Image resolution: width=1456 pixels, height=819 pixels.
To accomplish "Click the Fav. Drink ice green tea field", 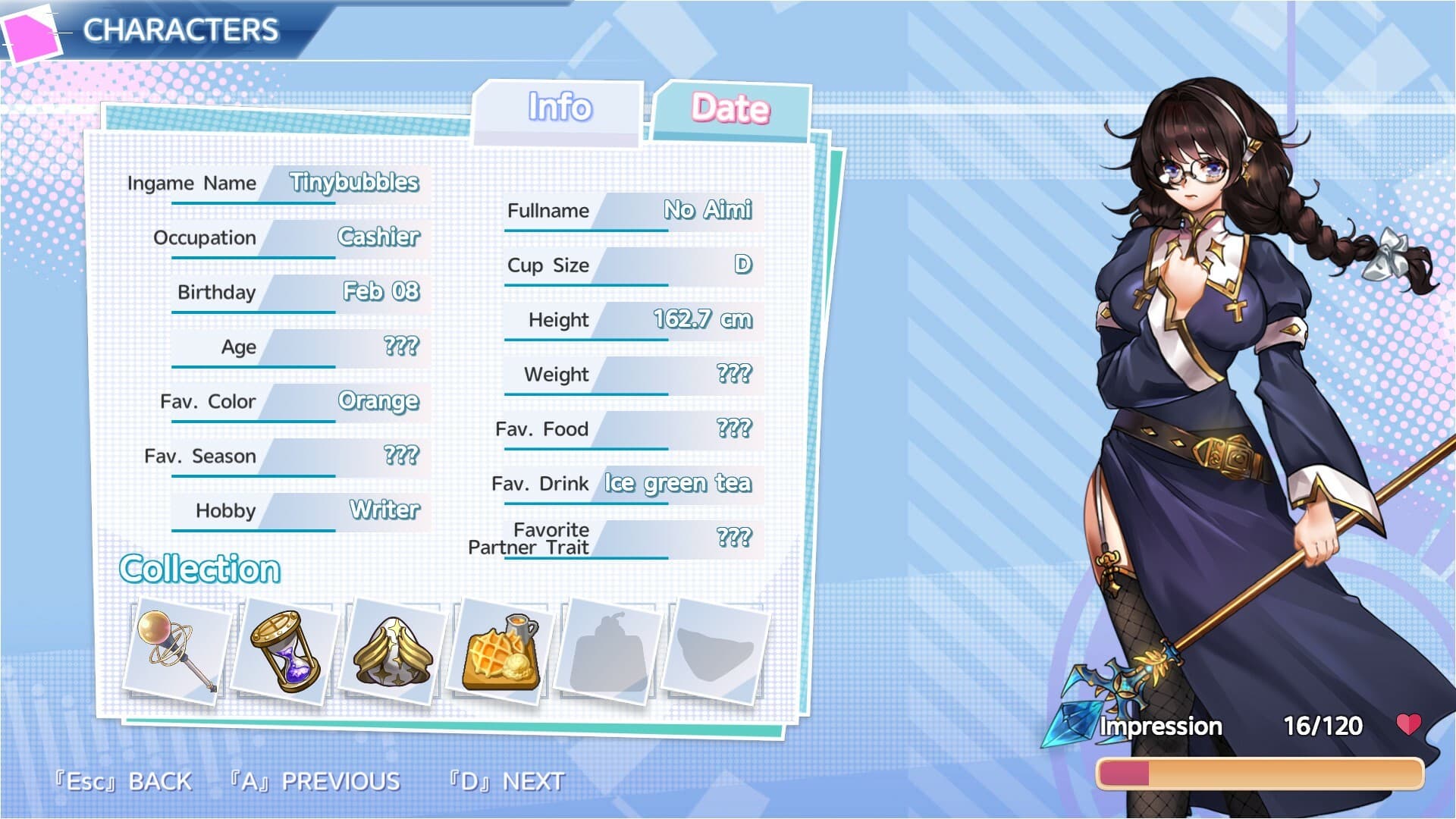I will coord(677,483).
